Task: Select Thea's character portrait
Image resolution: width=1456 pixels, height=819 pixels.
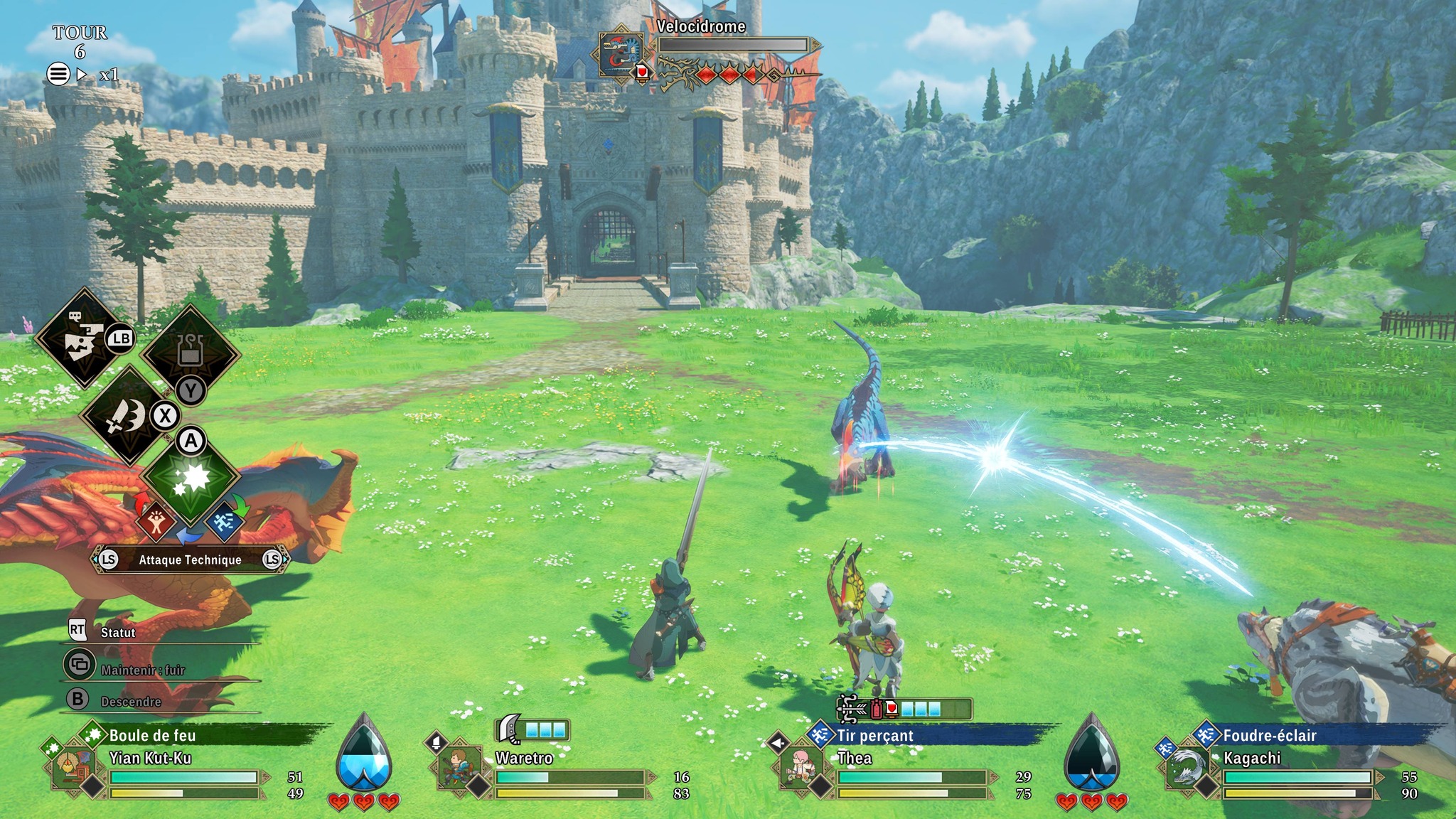Action: tap(799, 769)
